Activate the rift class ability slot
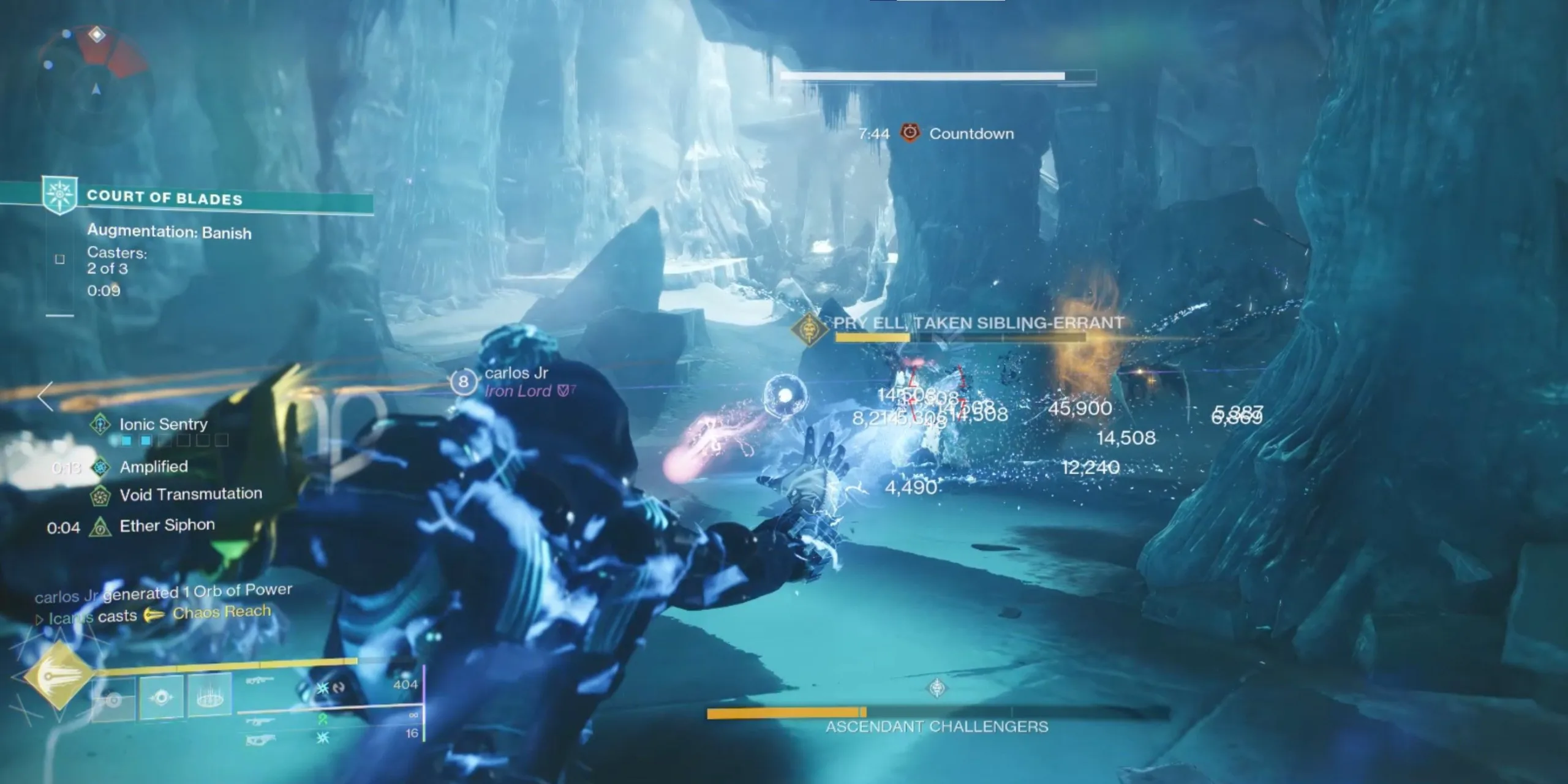This screenshot has width=1568, height=784. [x=209, y=696]
